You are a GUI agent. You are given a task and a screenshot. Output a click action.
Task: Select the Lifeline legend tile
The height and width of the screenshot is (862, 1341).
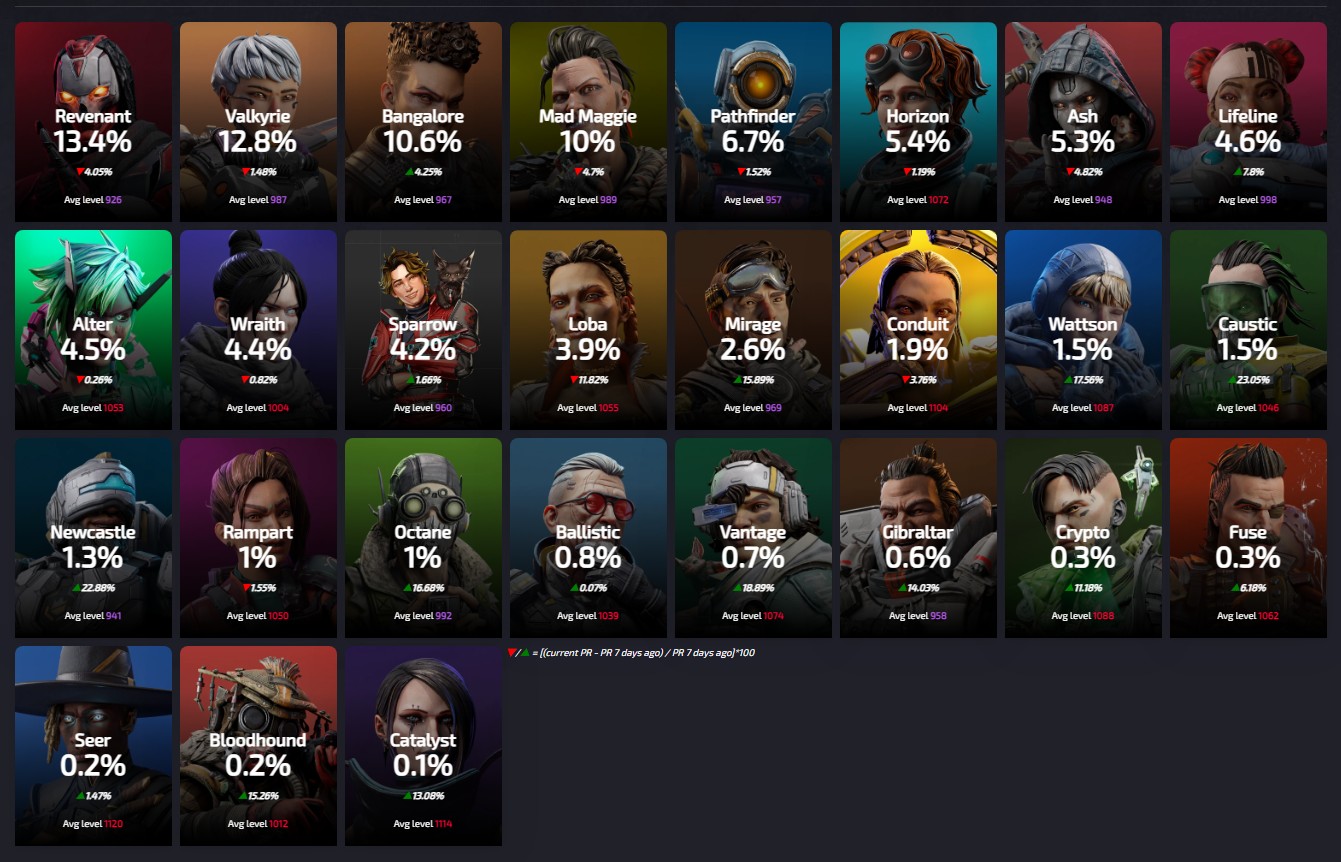(x=1248, y=122)
